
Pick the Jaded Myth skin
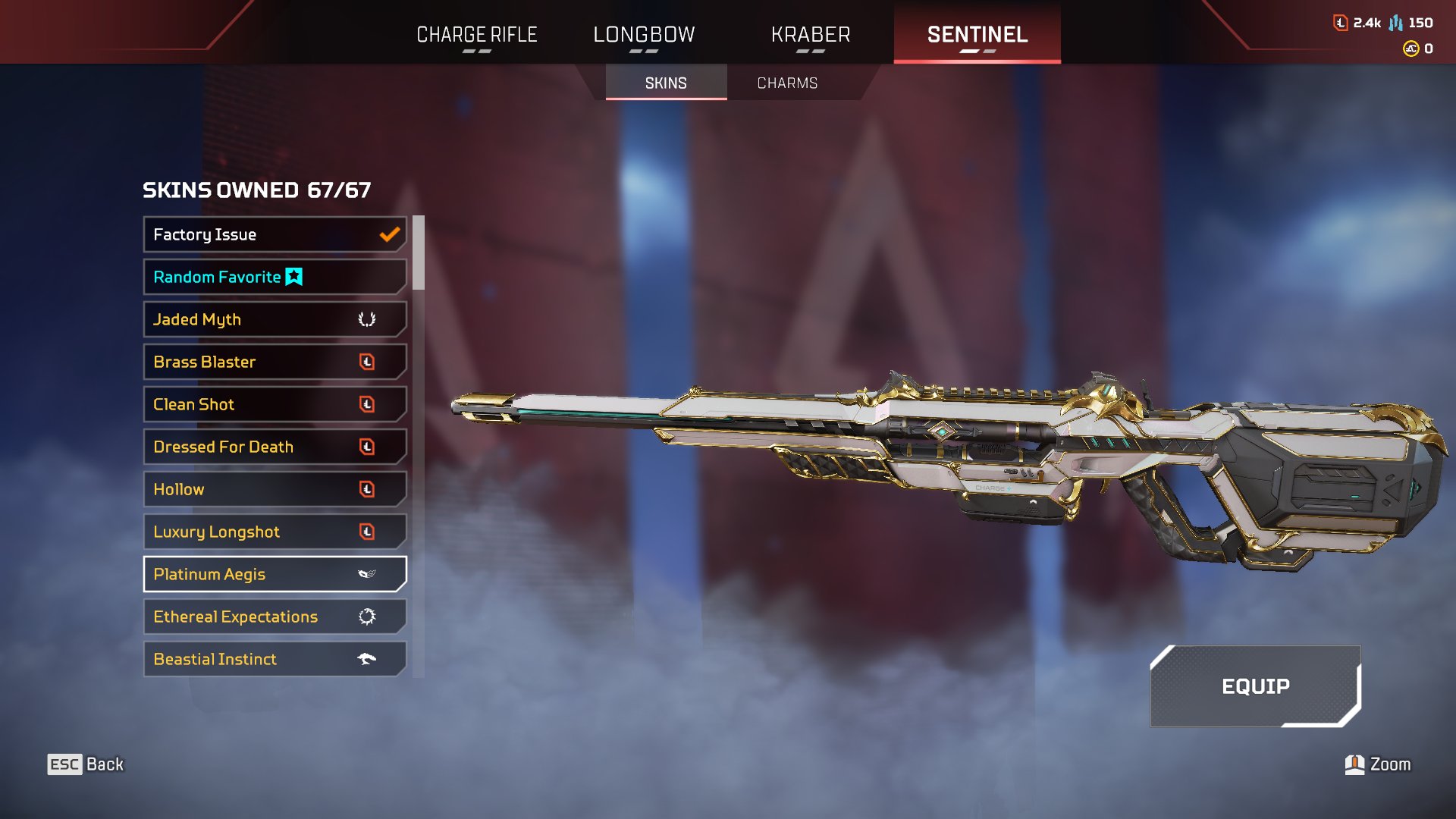[275, 319]
